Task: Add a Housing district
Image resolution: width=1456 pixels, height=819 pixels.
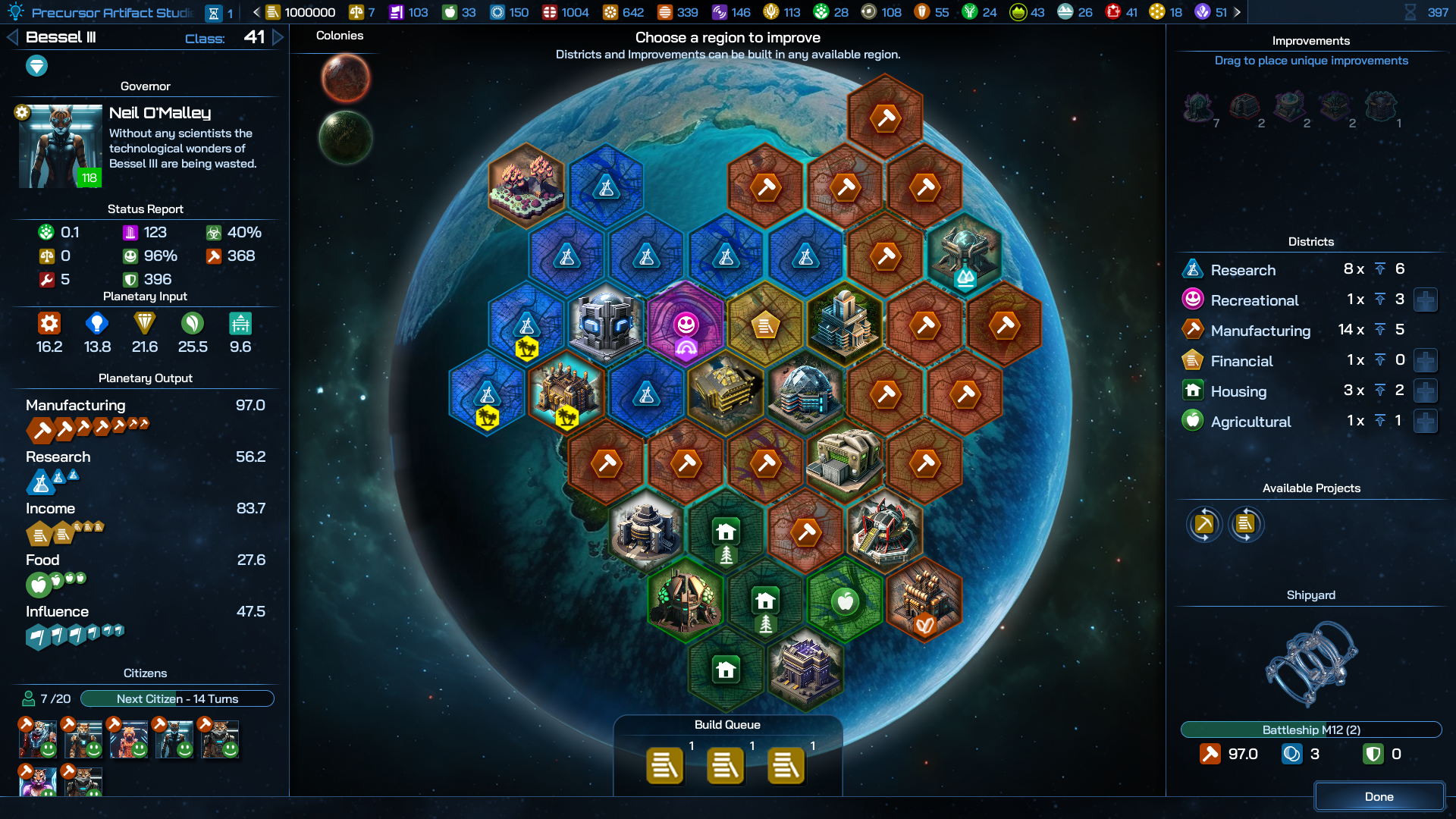Action: [x=1425, y=391]
